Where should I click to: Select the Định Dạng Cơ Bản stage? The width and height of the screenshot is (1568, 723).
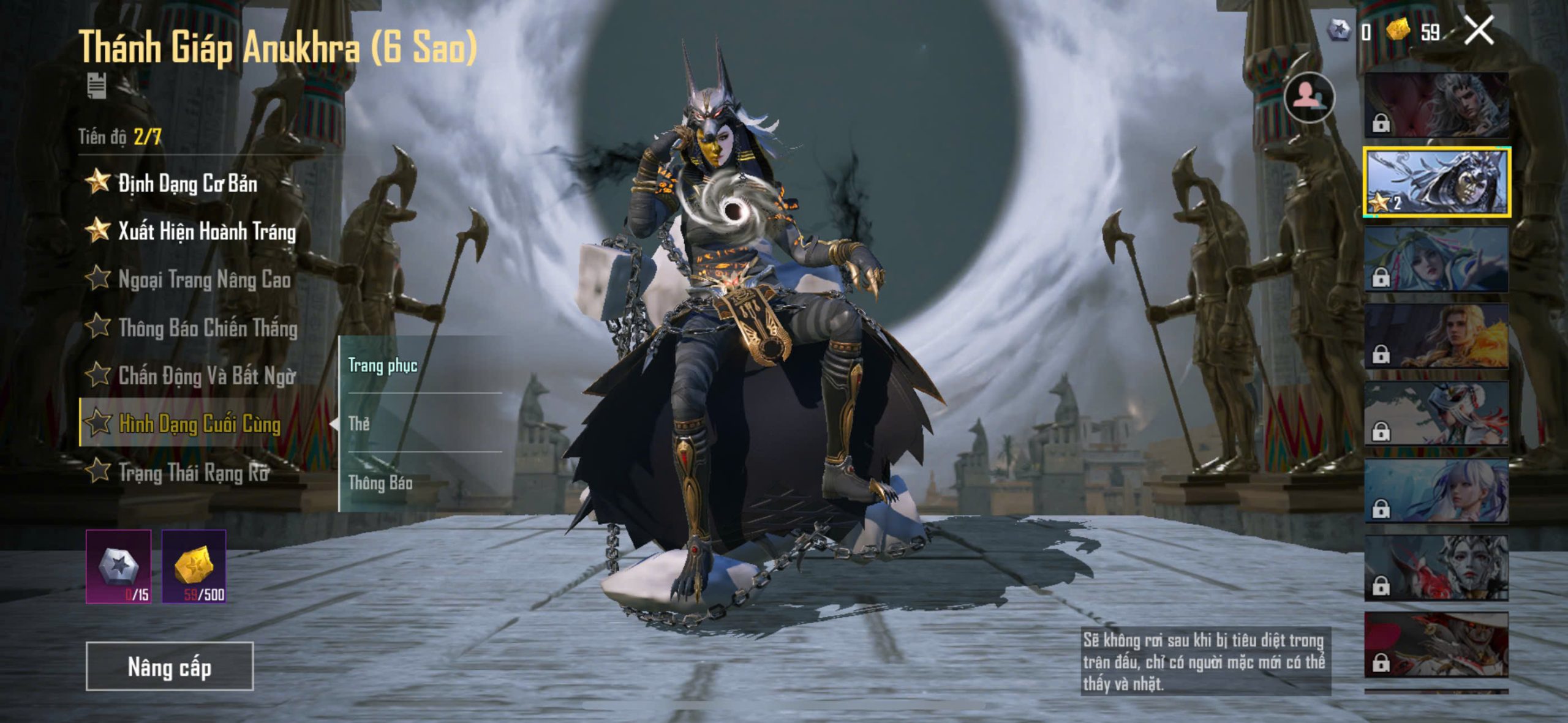click(187, 183)
